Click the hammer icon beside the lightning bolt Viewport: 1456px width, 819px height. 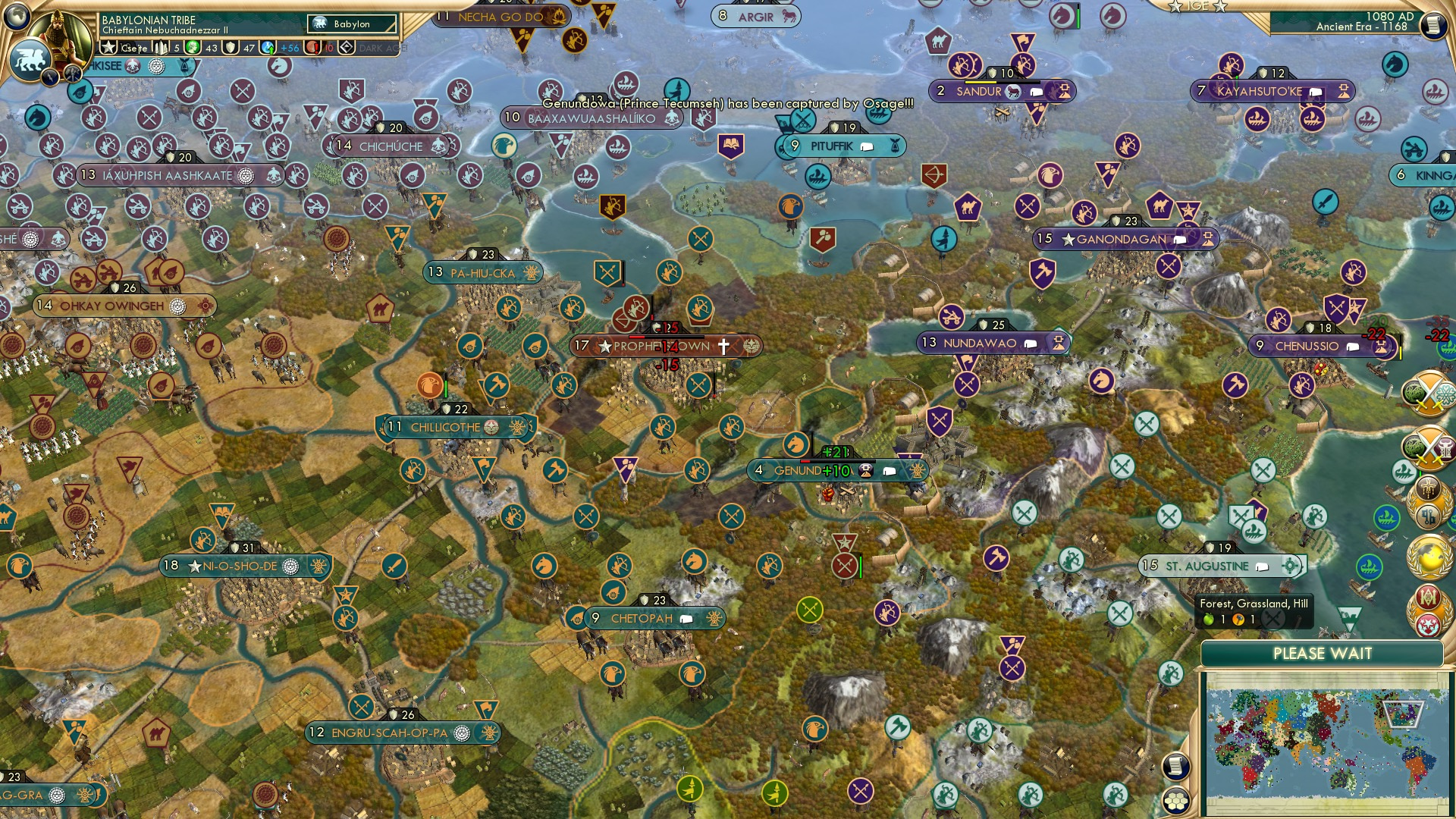(x=72, y=76)
